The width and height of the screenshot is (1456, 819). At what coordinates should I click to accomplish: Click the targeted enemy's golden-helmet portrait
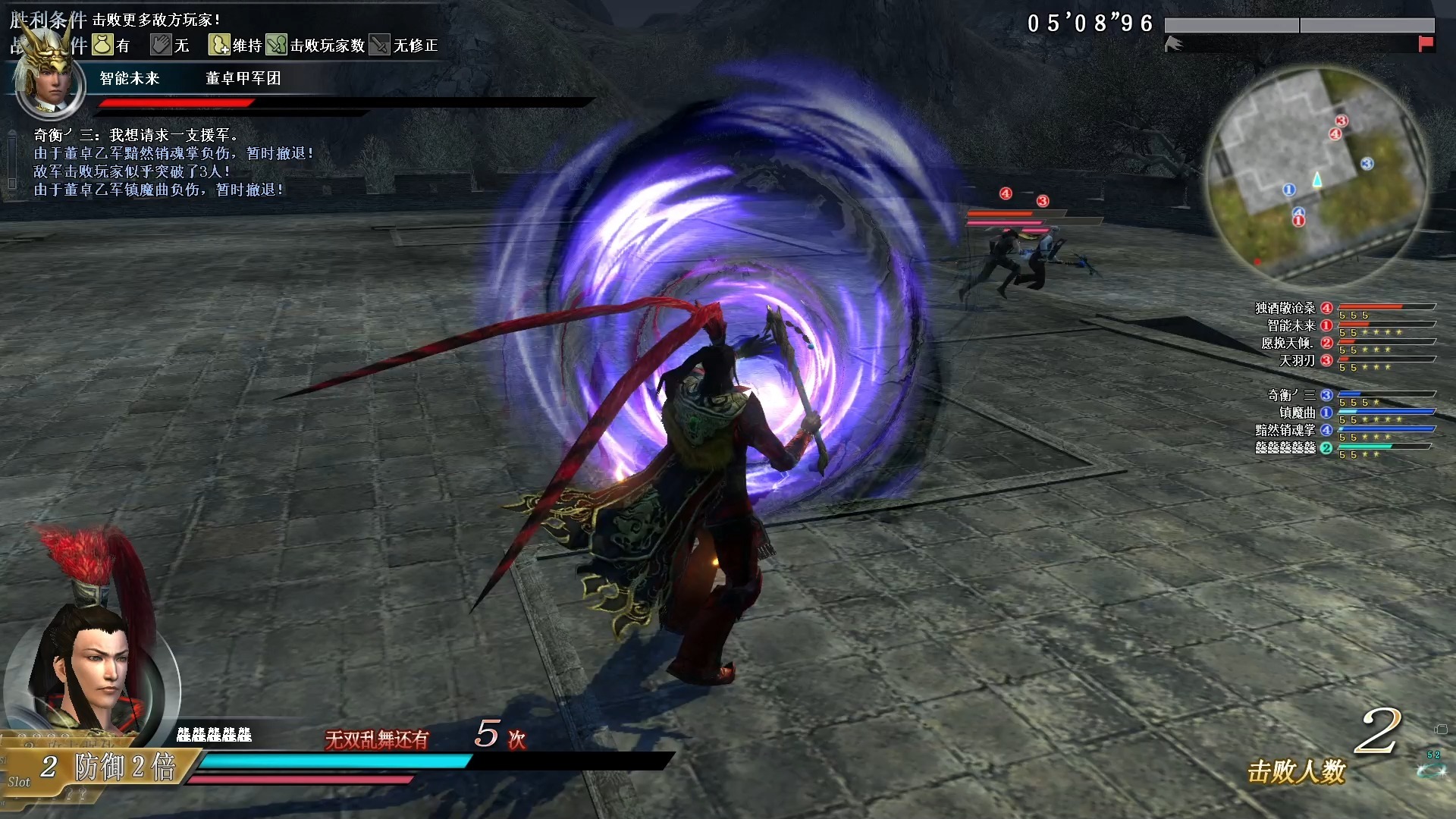50,80
